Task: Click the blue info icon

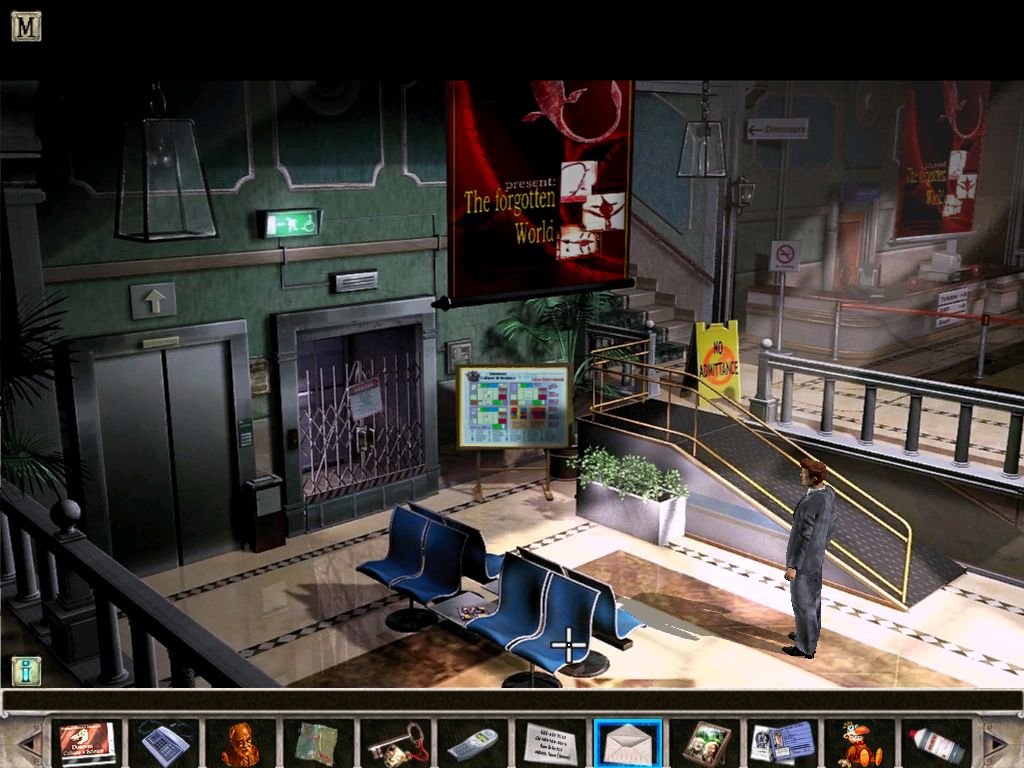Action: 26,670
